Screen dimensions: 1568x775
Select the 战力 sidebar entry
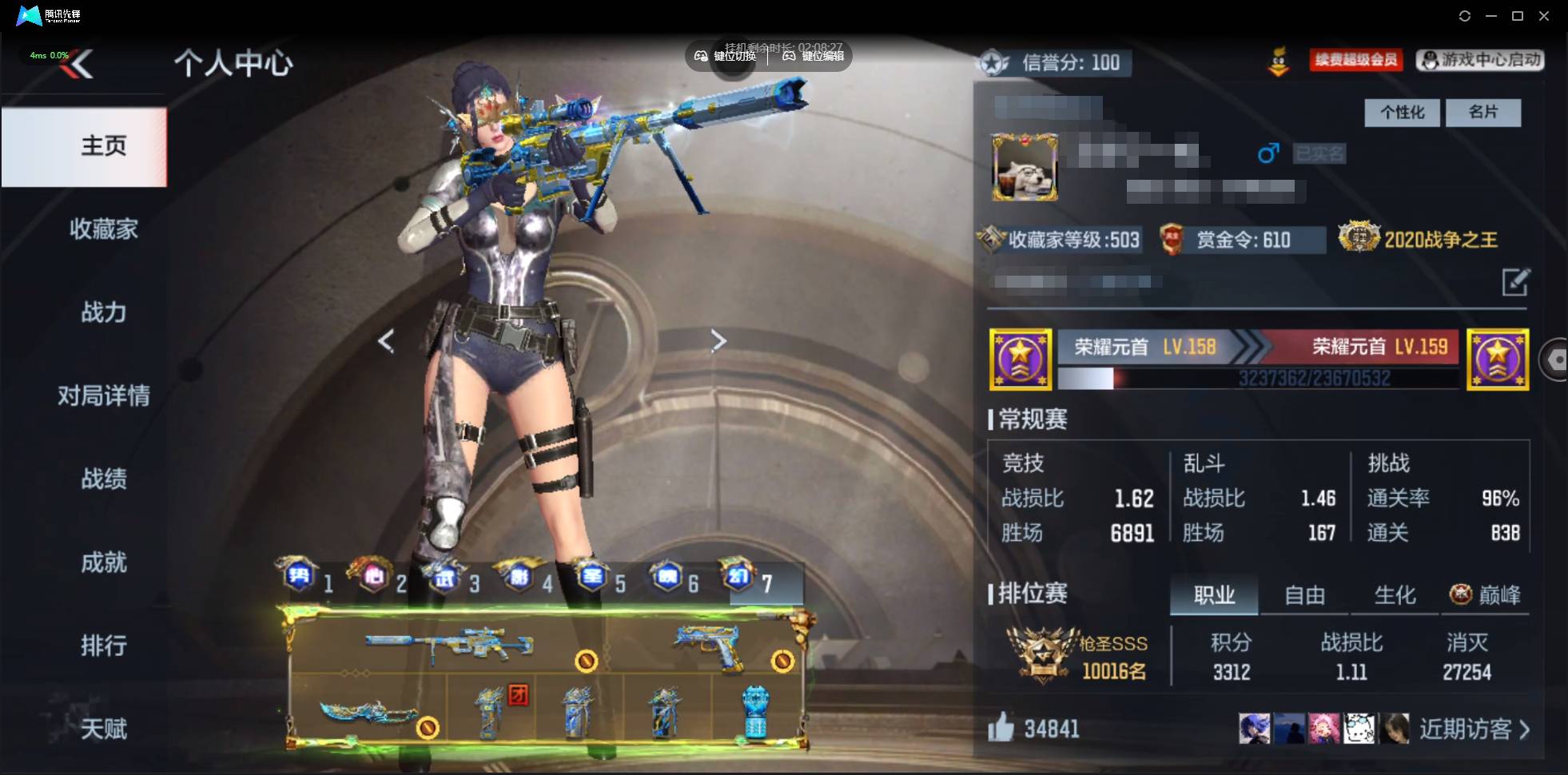103,312
